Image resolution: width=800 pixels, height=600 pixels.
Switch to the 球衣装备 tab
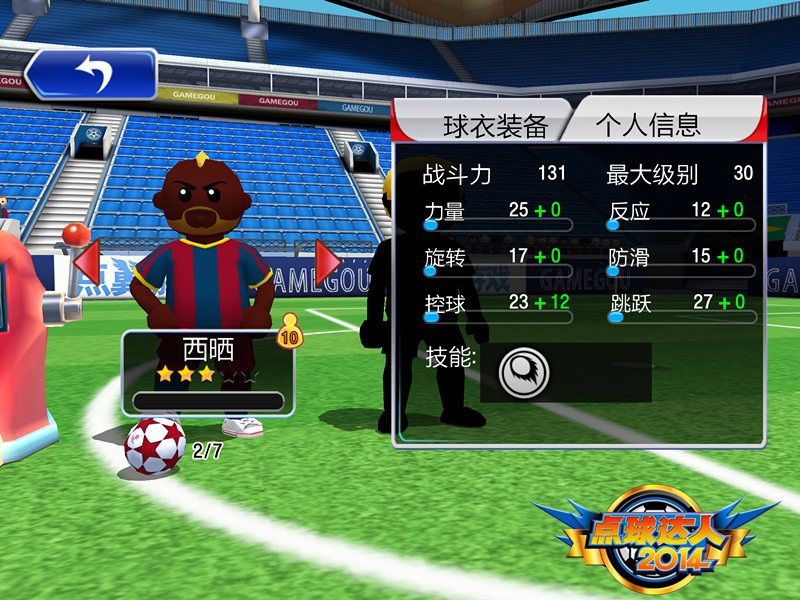click(x=482, y=125)
